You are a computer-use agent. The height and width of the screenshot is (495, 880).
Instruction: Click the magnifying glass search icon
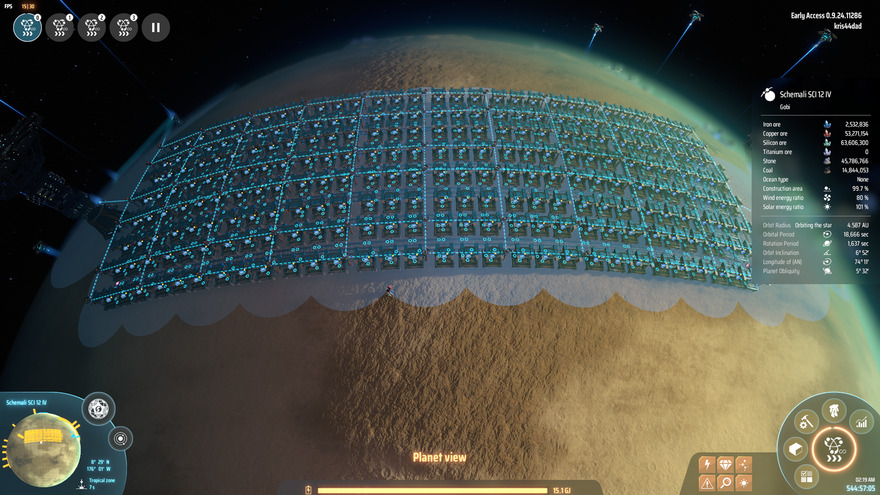724,484
